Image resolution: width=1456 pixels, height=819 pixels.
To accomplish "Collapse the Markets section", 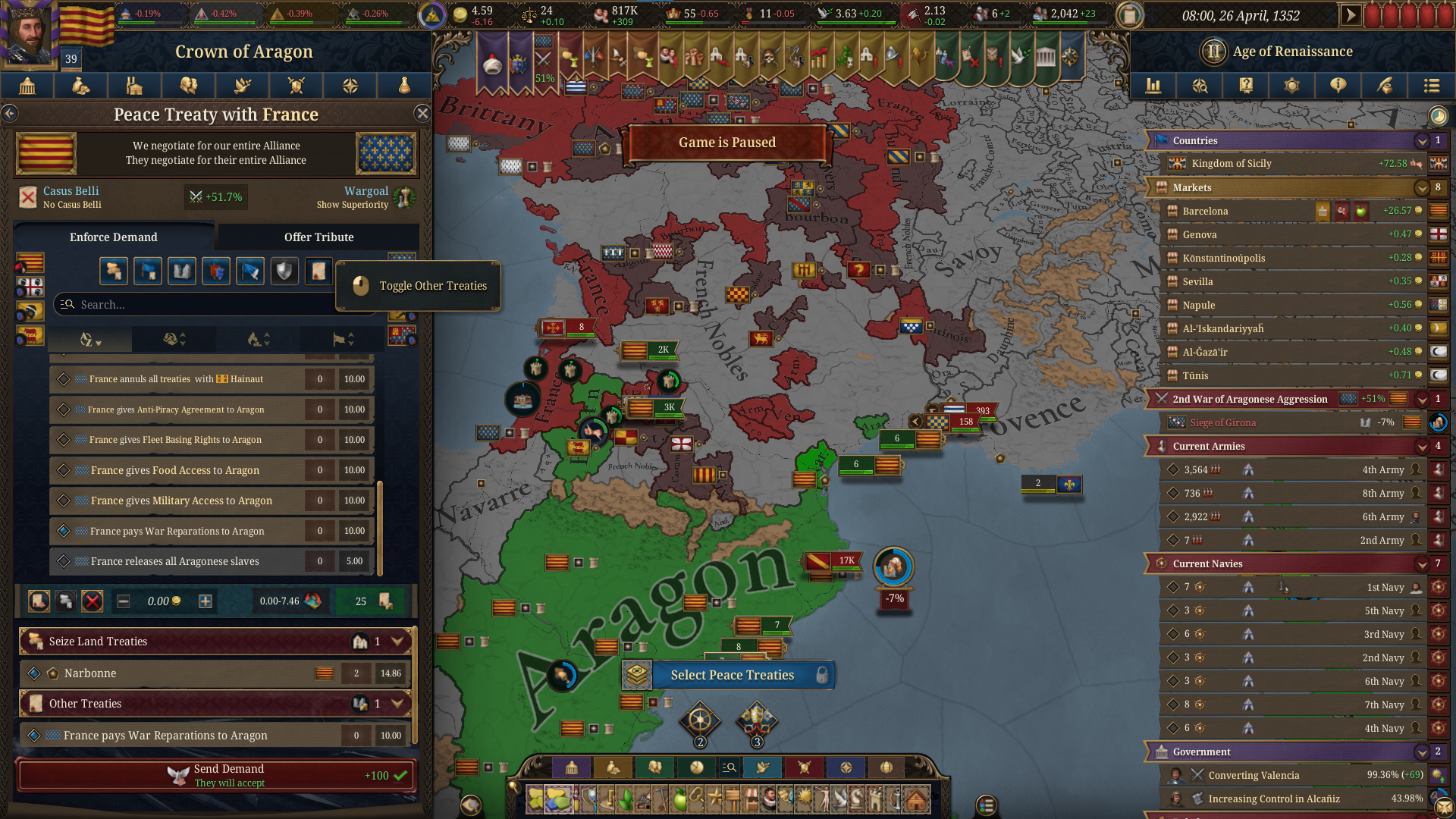I will 1421,187.
